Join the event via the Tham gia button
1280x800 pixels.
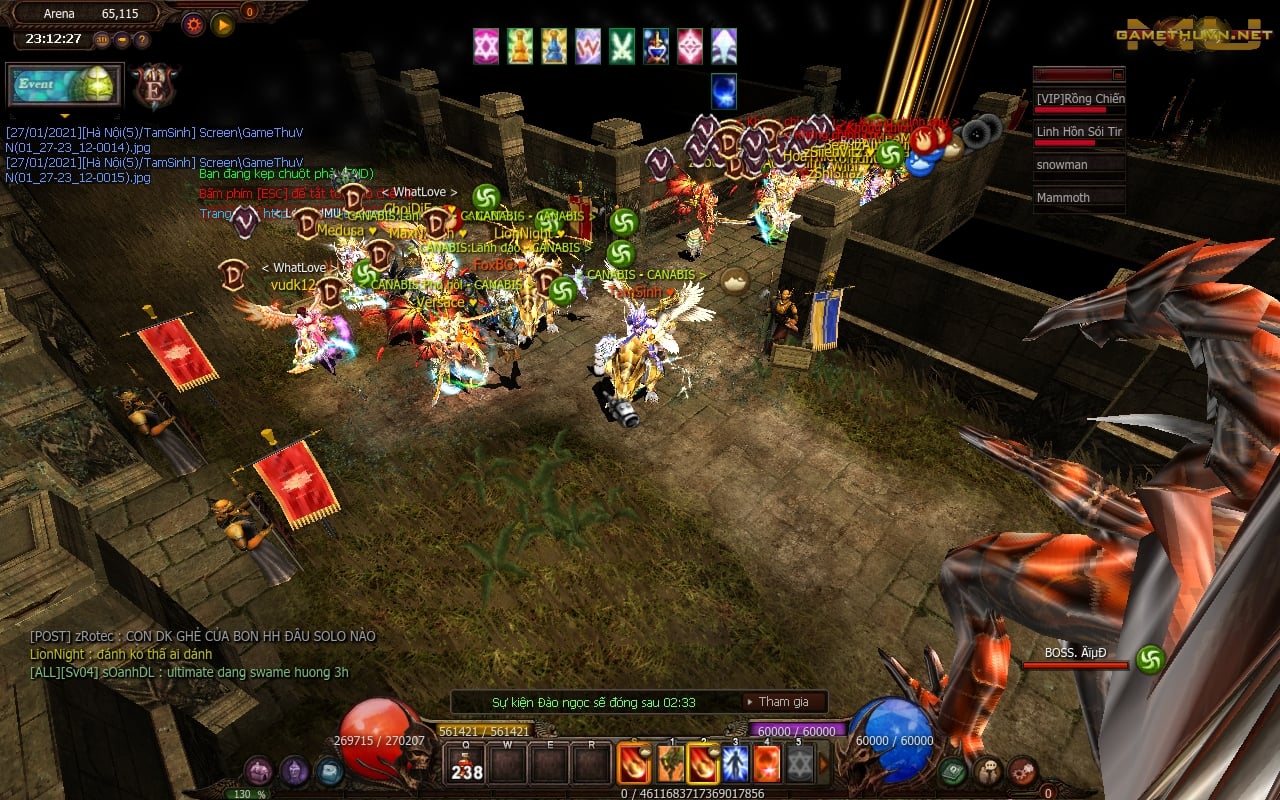click(x=784, y=702)
